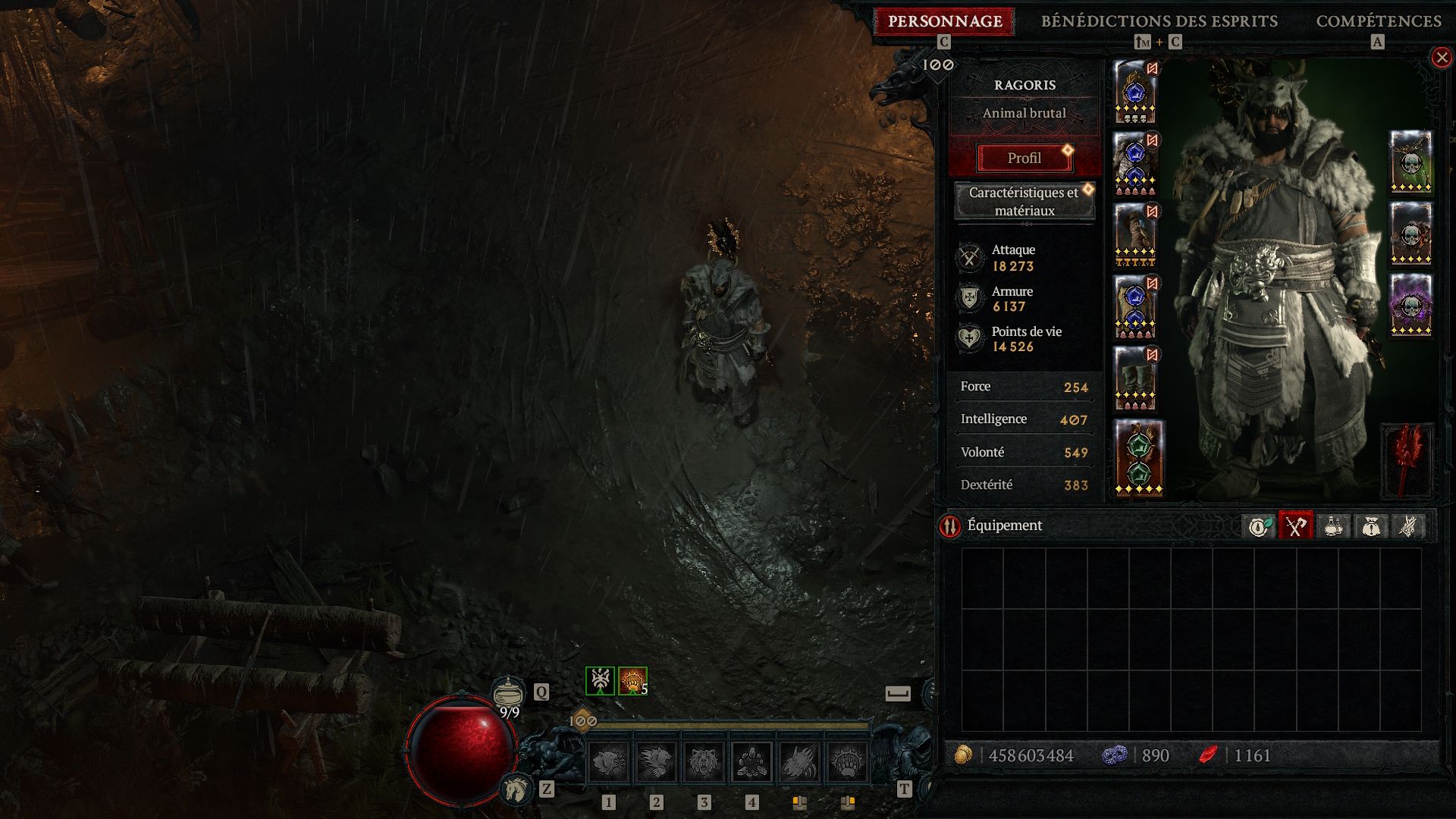Open the quest bag inventory tab
This screenshot has height=819, width=1456.
(x=1370, y=526)
